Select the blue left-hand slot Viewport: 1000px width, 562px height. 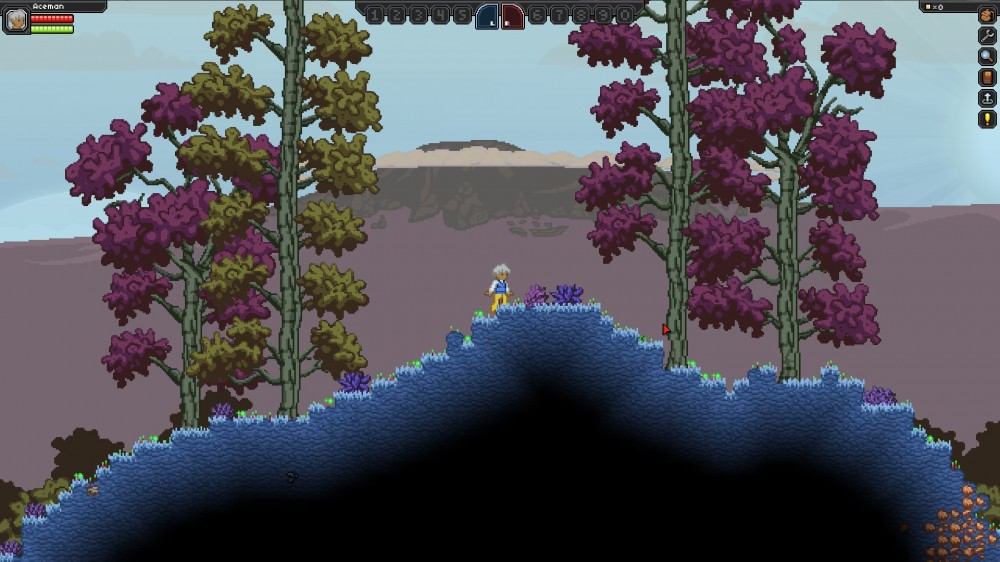[x=487, y=15]
